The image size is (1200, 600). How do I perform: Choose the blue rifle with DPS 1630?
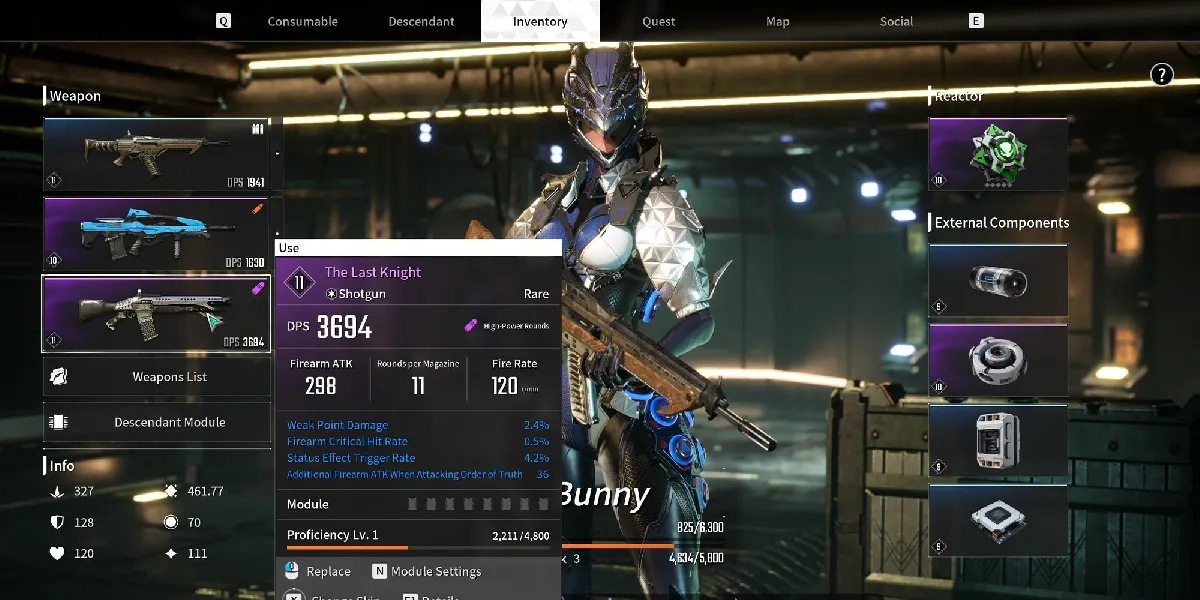point(157,233)
